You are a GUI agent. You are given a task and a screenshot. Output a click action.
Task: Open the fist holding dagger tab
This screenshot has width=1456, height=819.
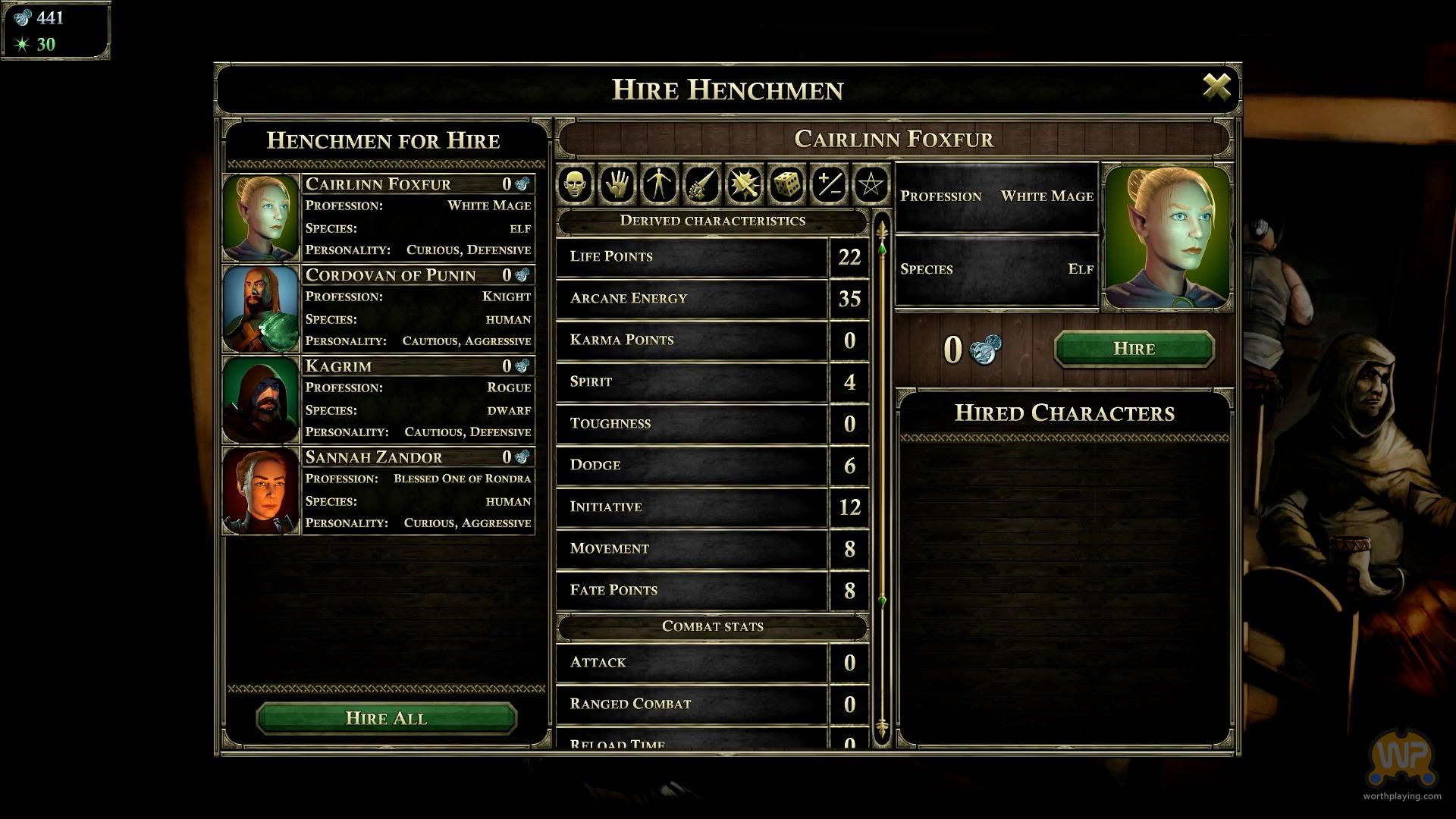click(701, 184)
